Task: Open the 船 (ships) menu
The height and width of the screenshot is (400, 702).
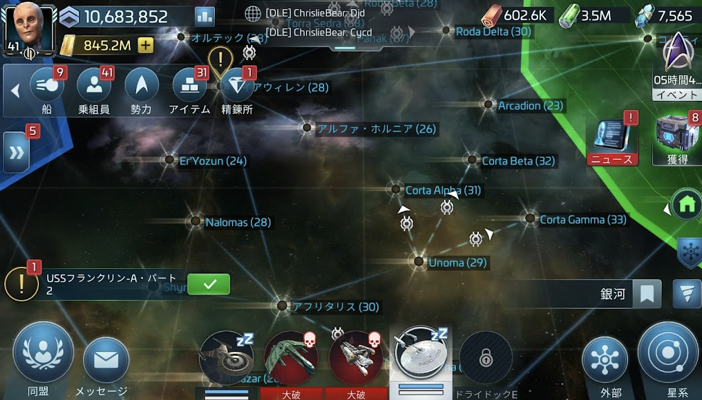Action: click(44, 90)
